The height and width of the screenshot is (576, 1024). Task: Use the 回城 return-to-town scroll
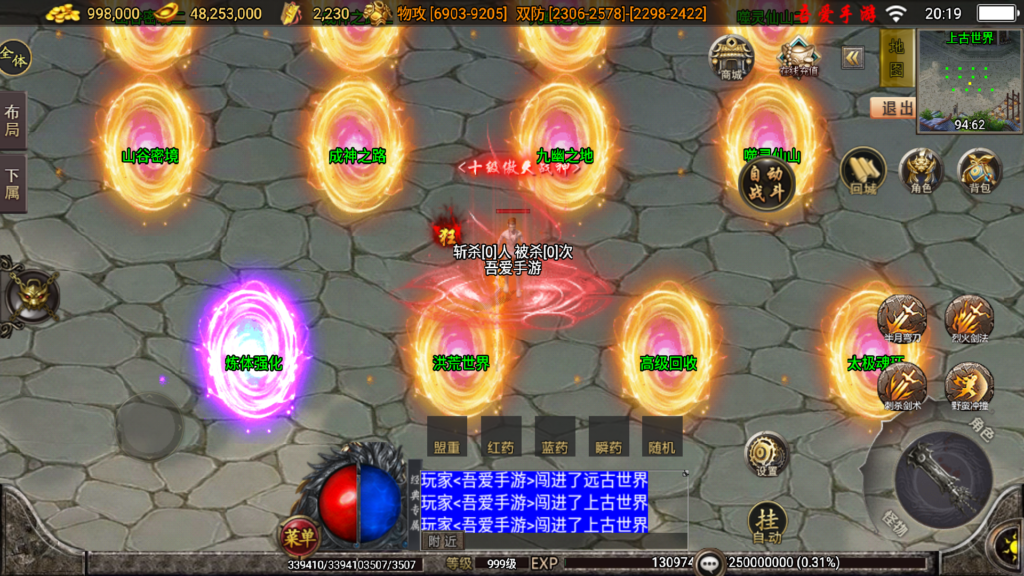click(863, 172)
